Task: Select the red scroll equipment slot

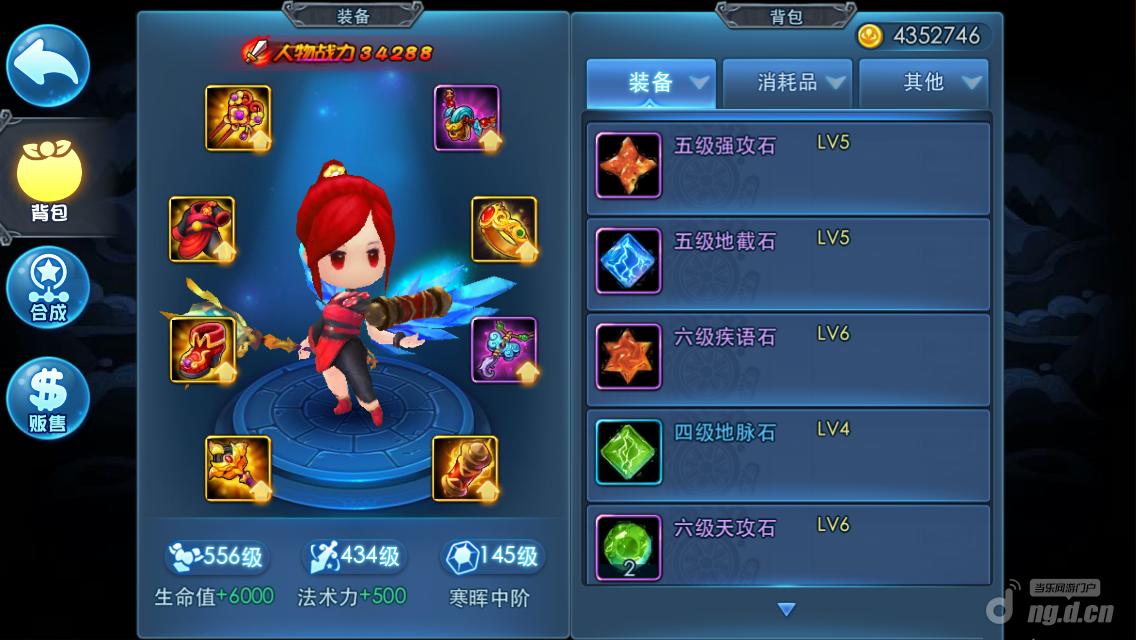Action: click(465, 468)
